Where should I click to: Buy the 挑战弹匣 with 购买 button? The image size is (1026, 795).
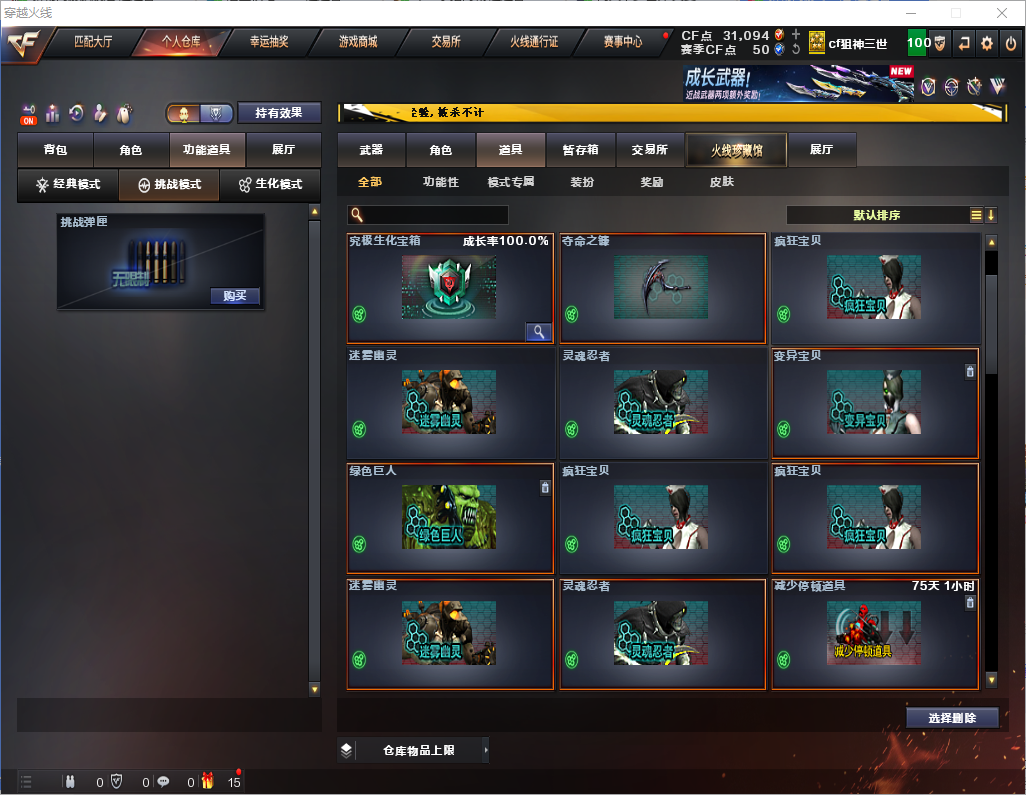click(x=235, y=296)
